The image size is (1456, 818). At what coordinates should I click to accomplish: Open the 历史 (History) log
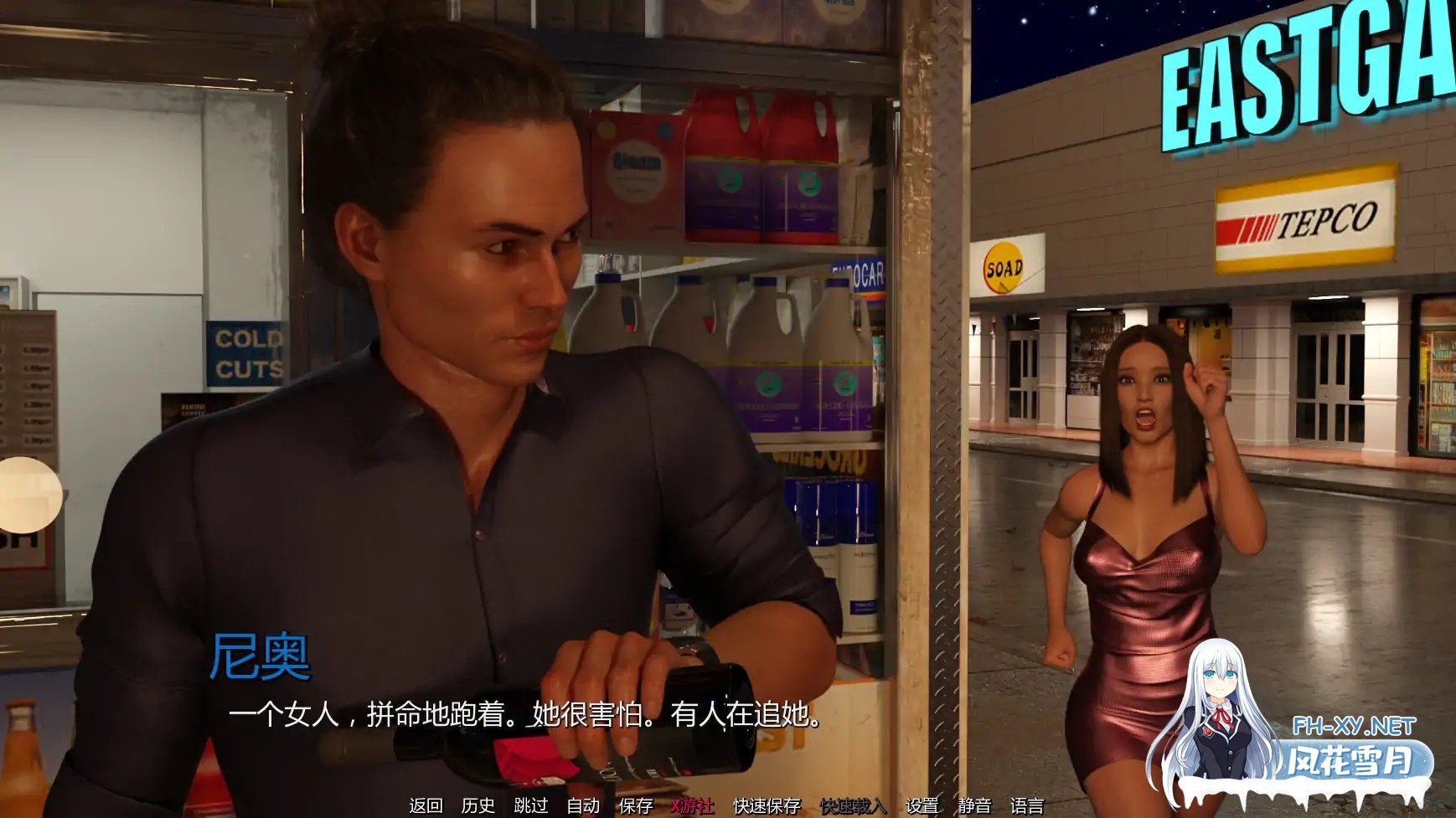[x=478, y=805]
